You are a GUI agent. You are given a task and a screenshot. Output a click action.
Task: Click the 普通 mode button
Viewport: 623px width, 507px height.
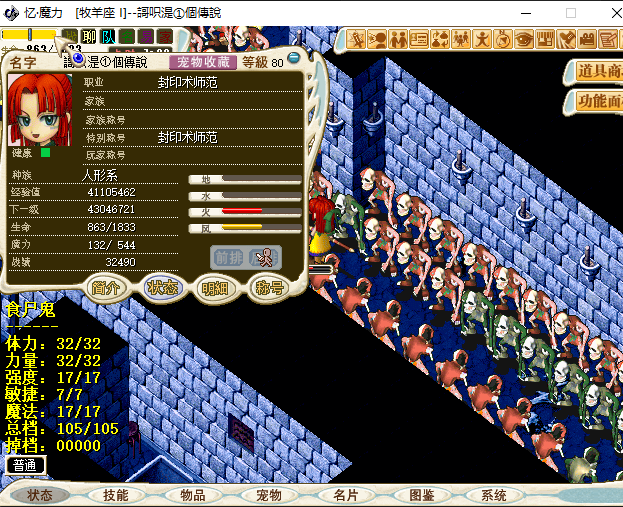(x=25, y=465)
